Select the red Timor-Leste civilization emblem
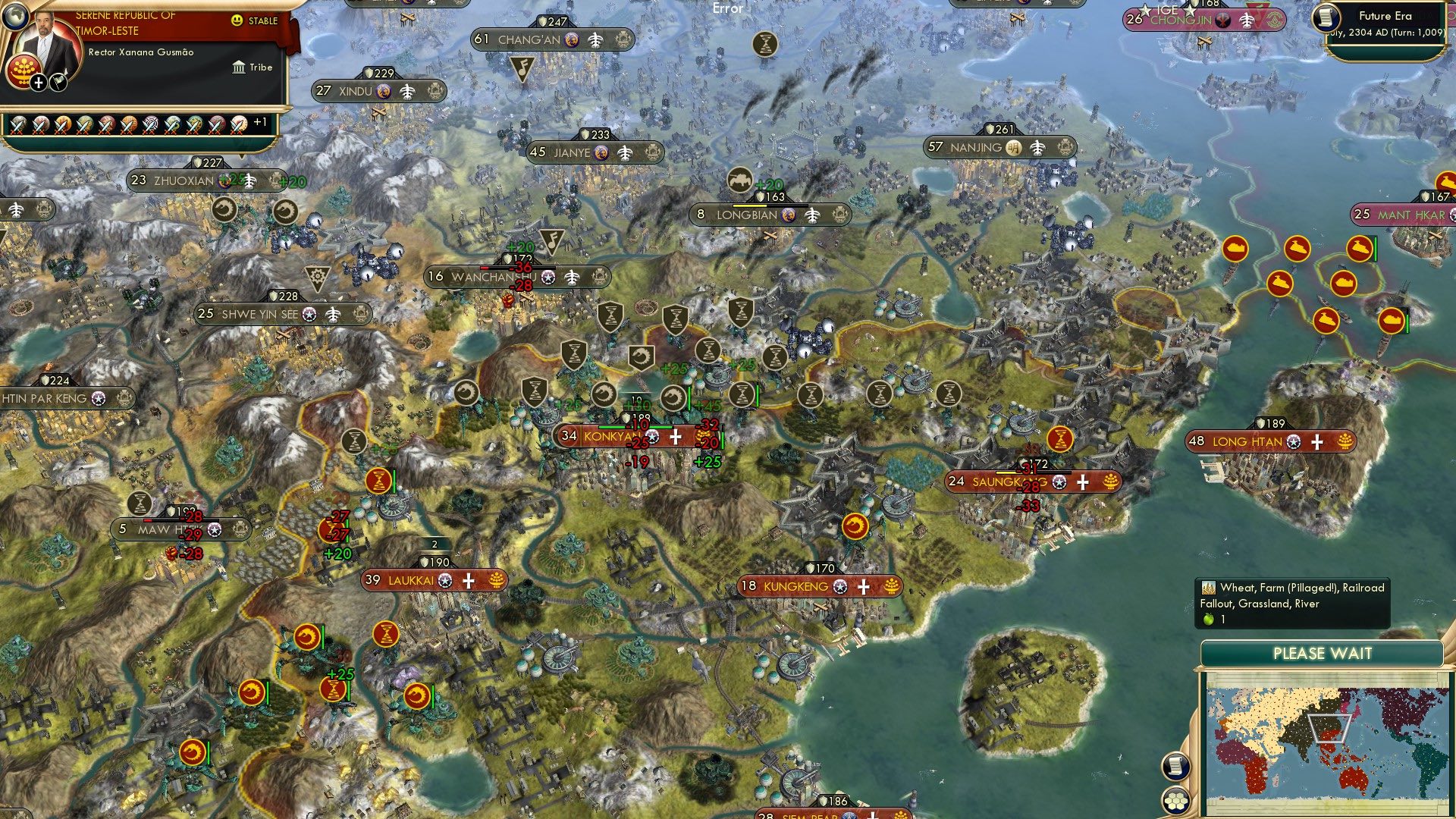1456x819 pixels. click(23, 72)
